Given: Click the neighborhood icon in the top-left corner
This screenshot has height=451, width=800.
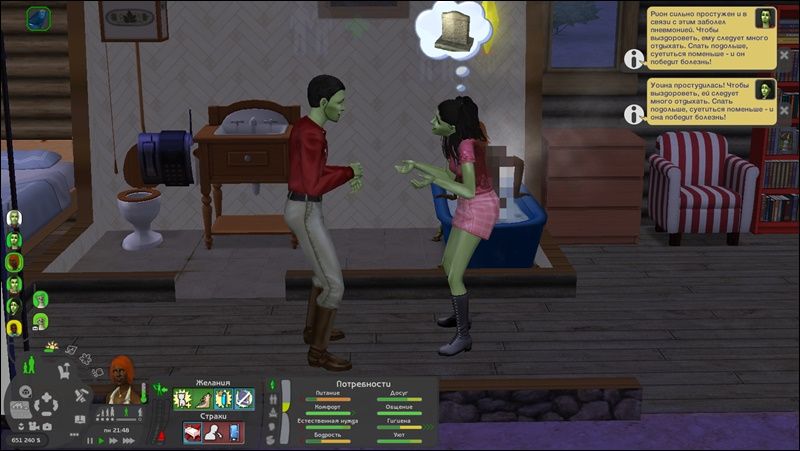Looking at the screenshot, I should (x=38, y=17).
